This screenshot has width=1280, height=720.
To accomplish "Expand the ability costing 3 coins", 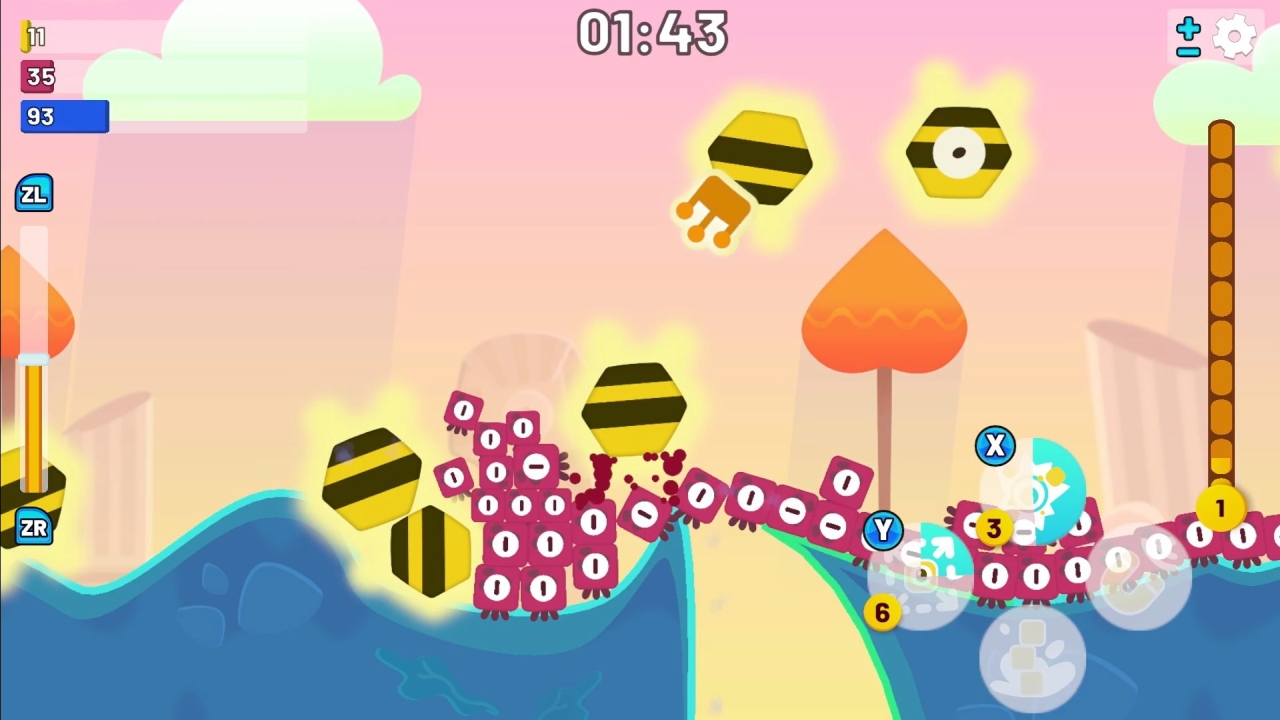I will coord(993,527).
